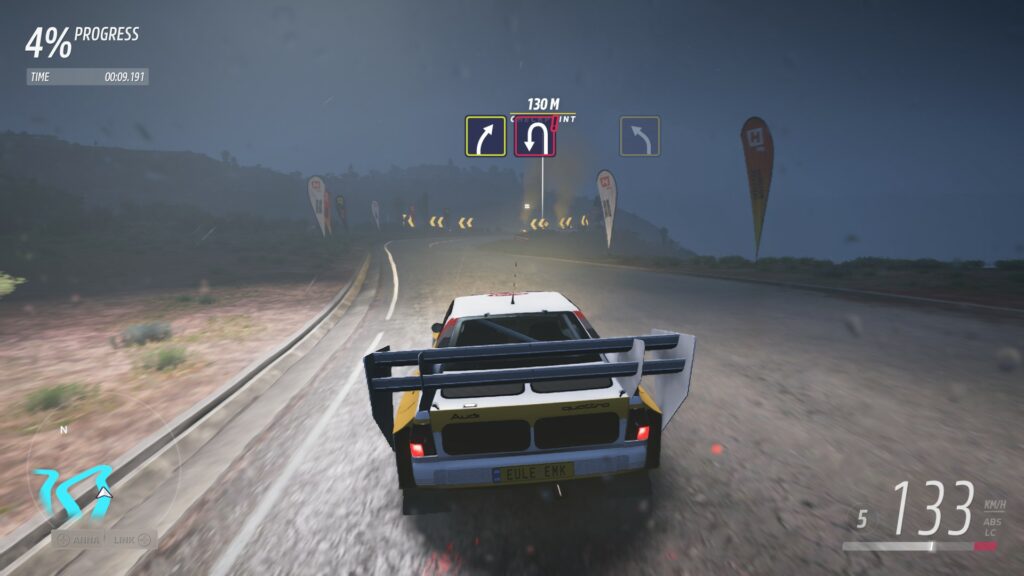Click the right-curve arrow sign icon
This screenshot has width=1024, height=576.
pyautogui.click(x=485, y=137)
